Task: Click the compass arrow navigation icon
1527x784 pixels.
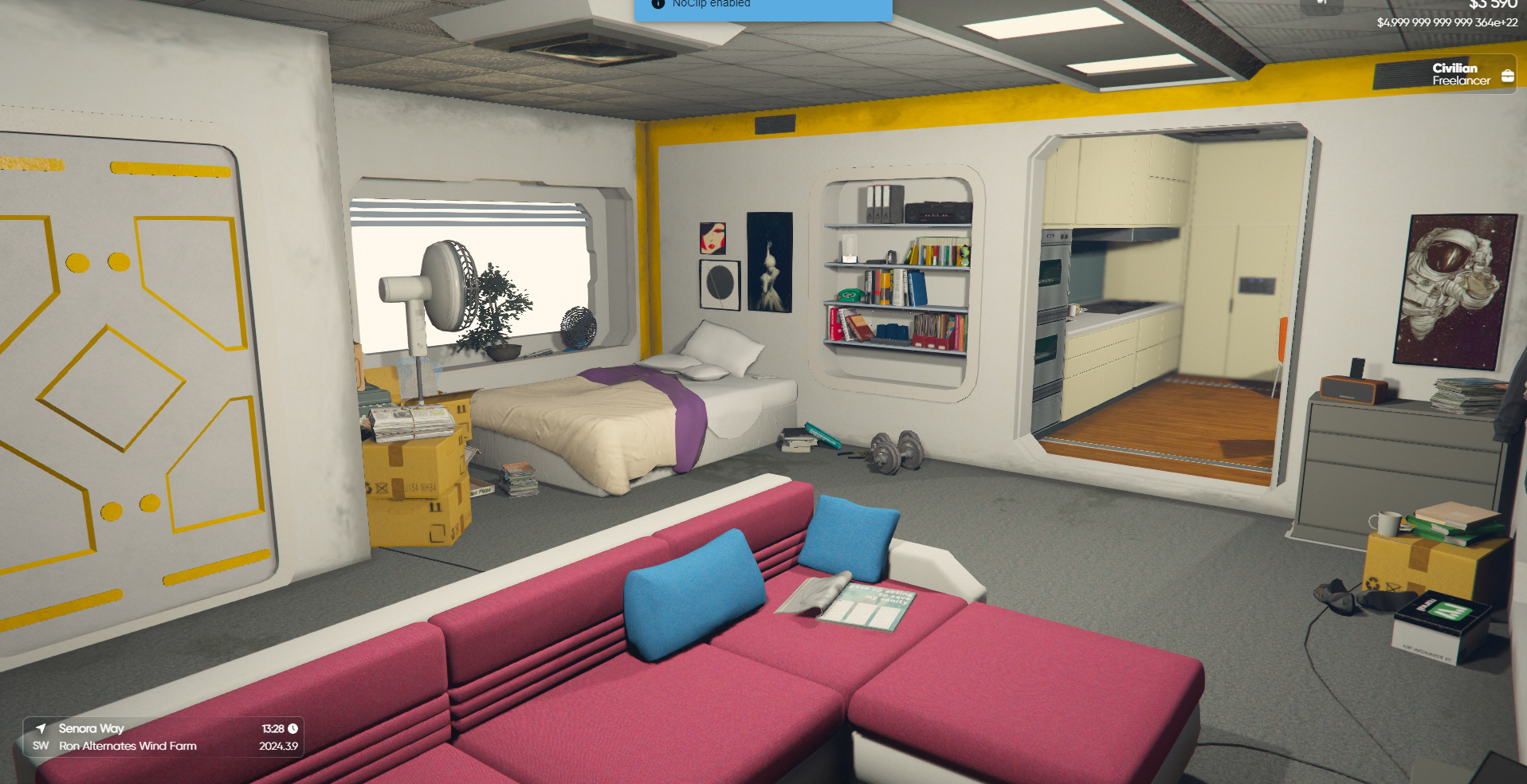Action: pyautogui.click(x=41, y=727)
